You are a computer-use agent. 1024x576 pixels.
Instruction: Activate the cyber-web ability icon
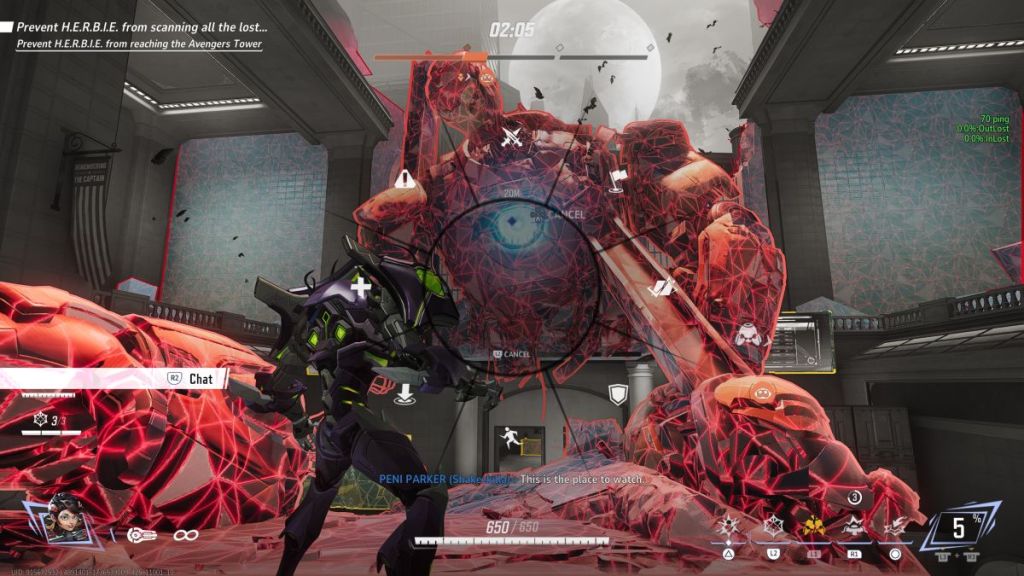(774, 525)
